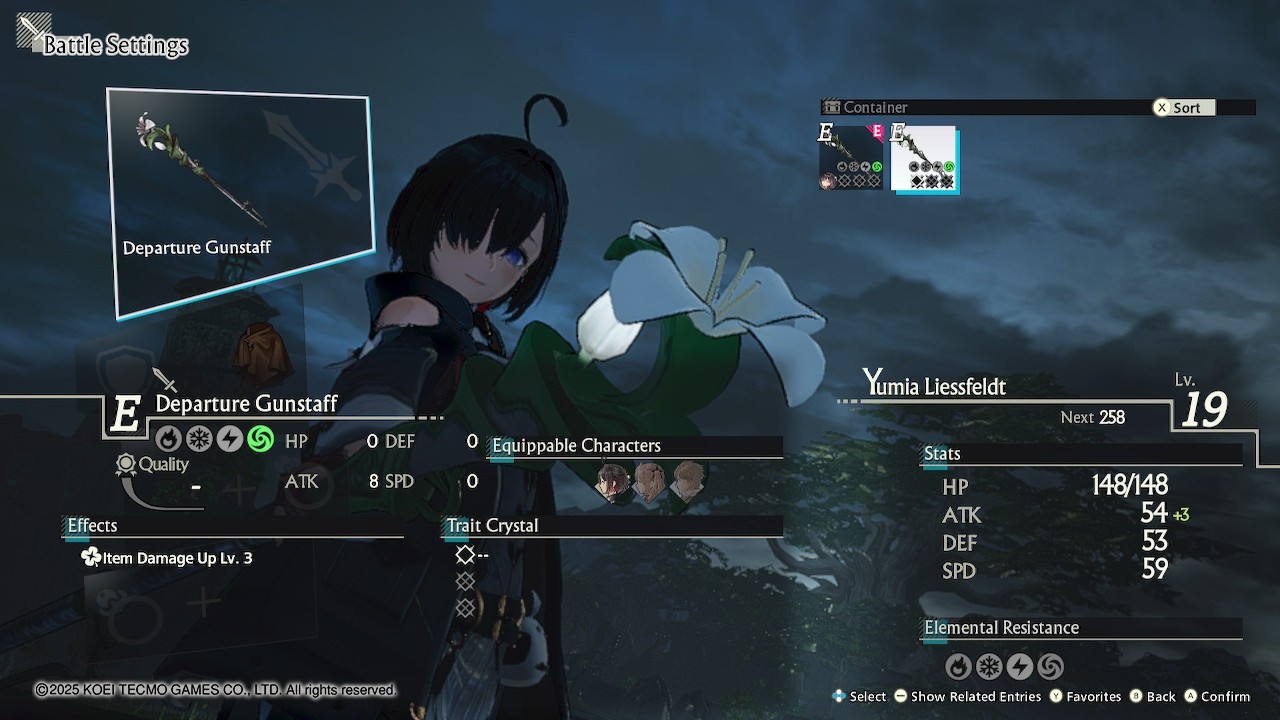Select the first Trait Crystal slot
The width and height of the screenshot is (1280, 720).
point(465,554)
